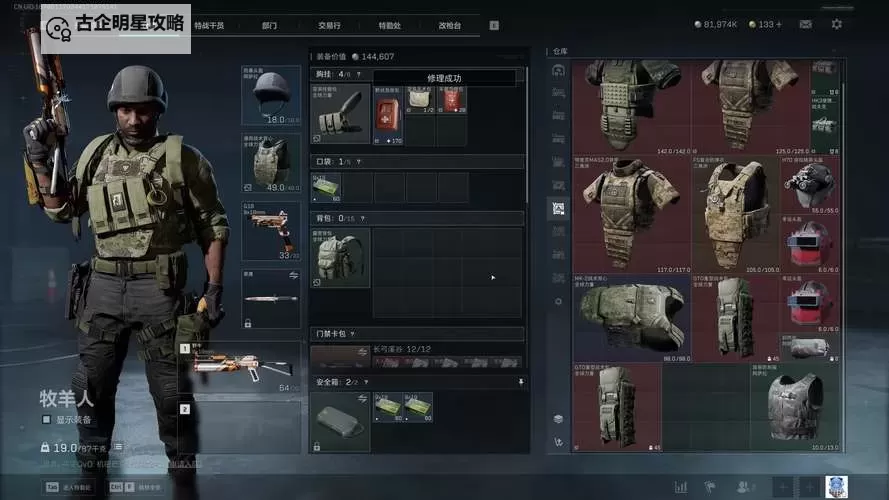Select the equipped body armor slot
This screenshot has height=500, width=889.
pyautogui.click(x=270, y=162)
